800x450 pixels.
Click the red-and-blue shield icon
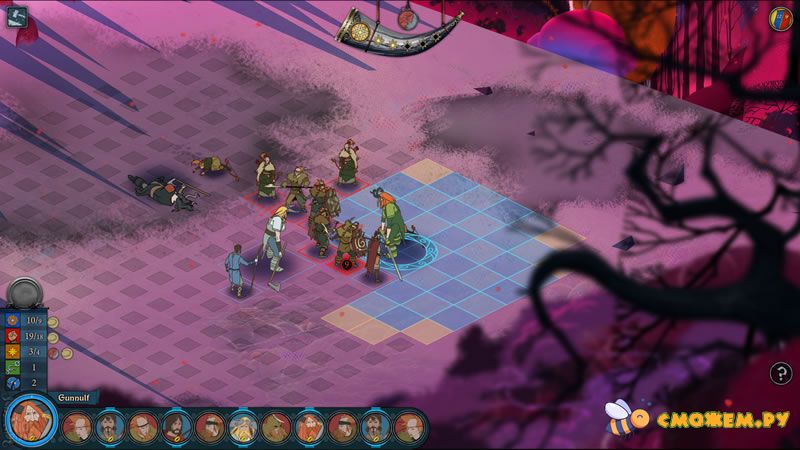(781, 17)
